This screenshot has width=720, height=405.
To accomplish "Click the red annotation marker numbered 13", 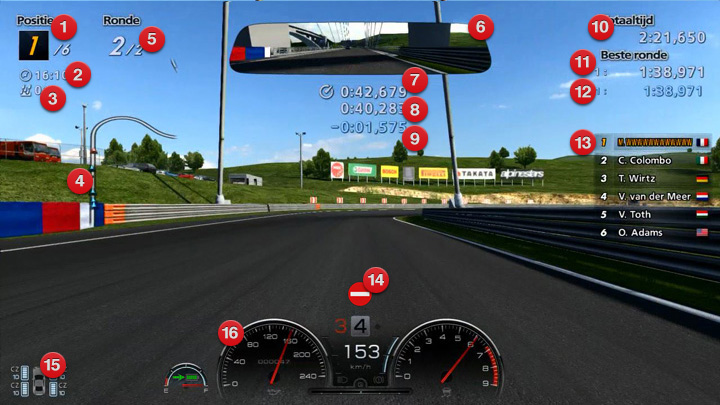I will 583,141.
